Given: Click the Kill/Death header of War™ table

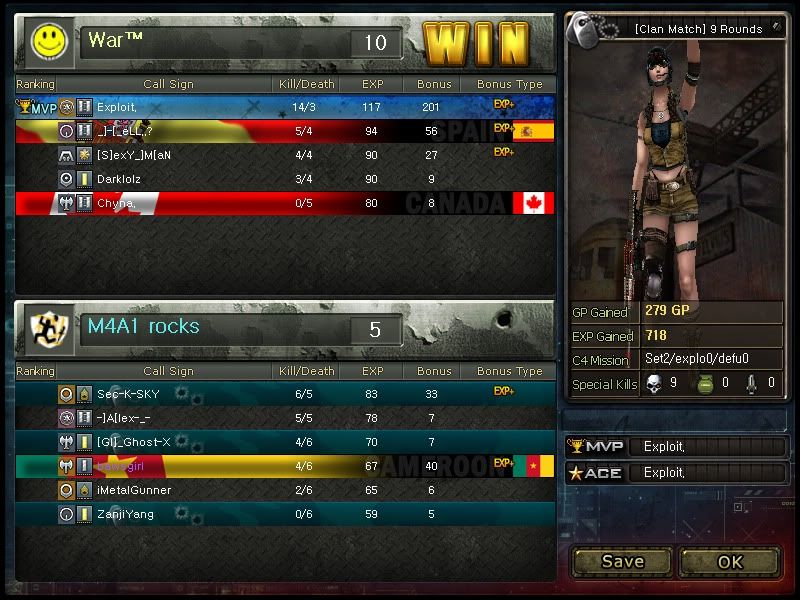Looking at the screenshot, I should 307,84.
